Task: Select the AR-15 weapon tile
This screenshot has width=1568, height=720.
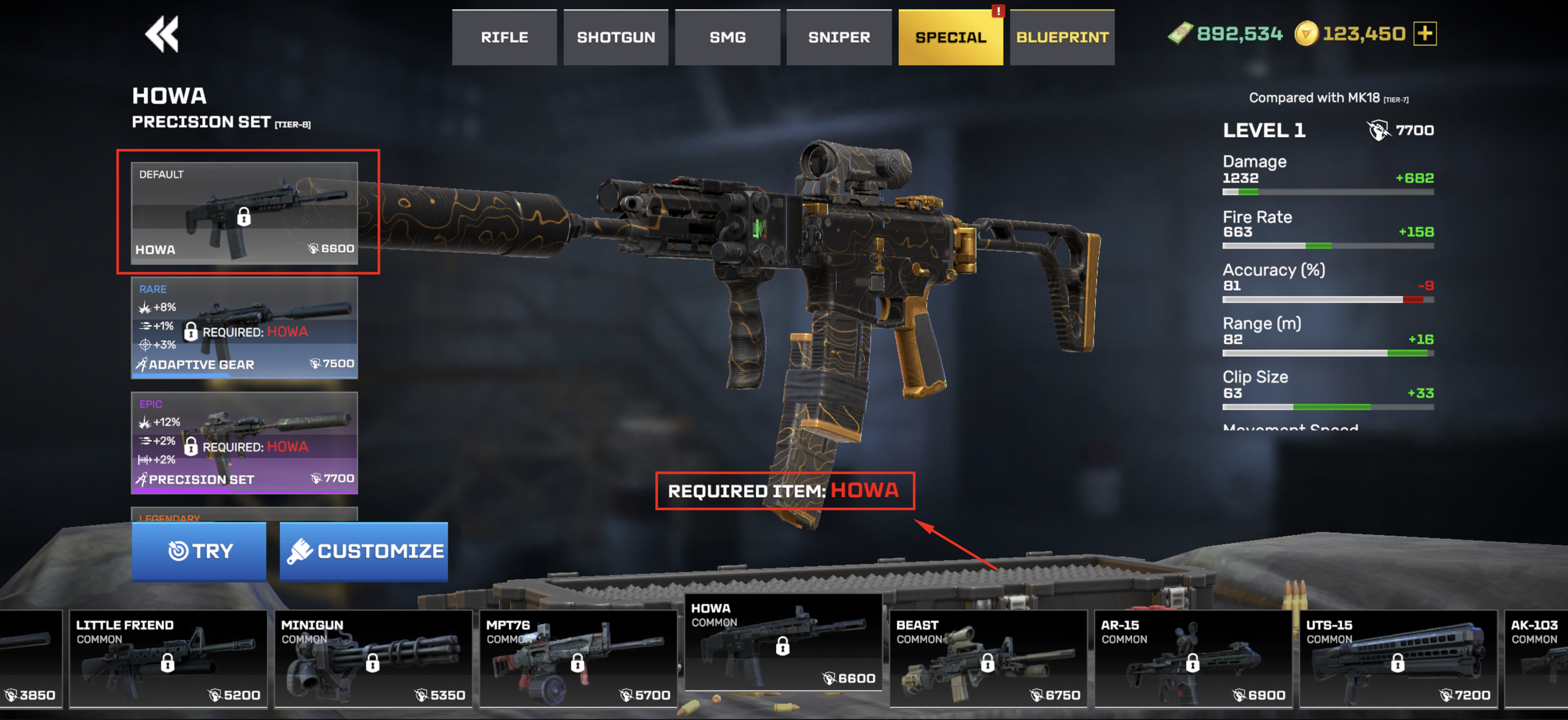Action: click(1193, 659)
